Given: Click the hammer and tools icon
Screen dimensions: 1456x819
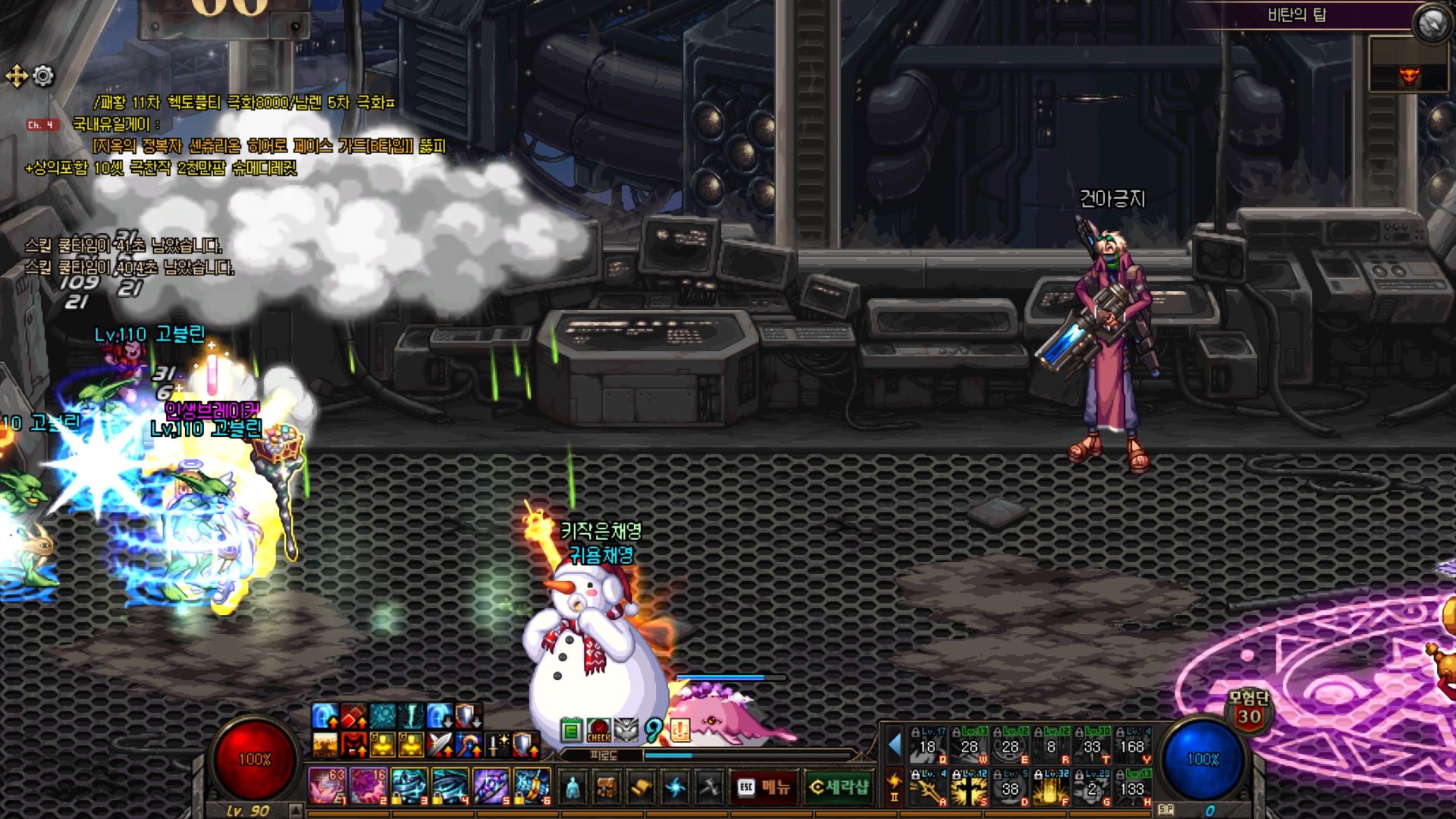Looking at the screenshot, I should coord(709,787).
